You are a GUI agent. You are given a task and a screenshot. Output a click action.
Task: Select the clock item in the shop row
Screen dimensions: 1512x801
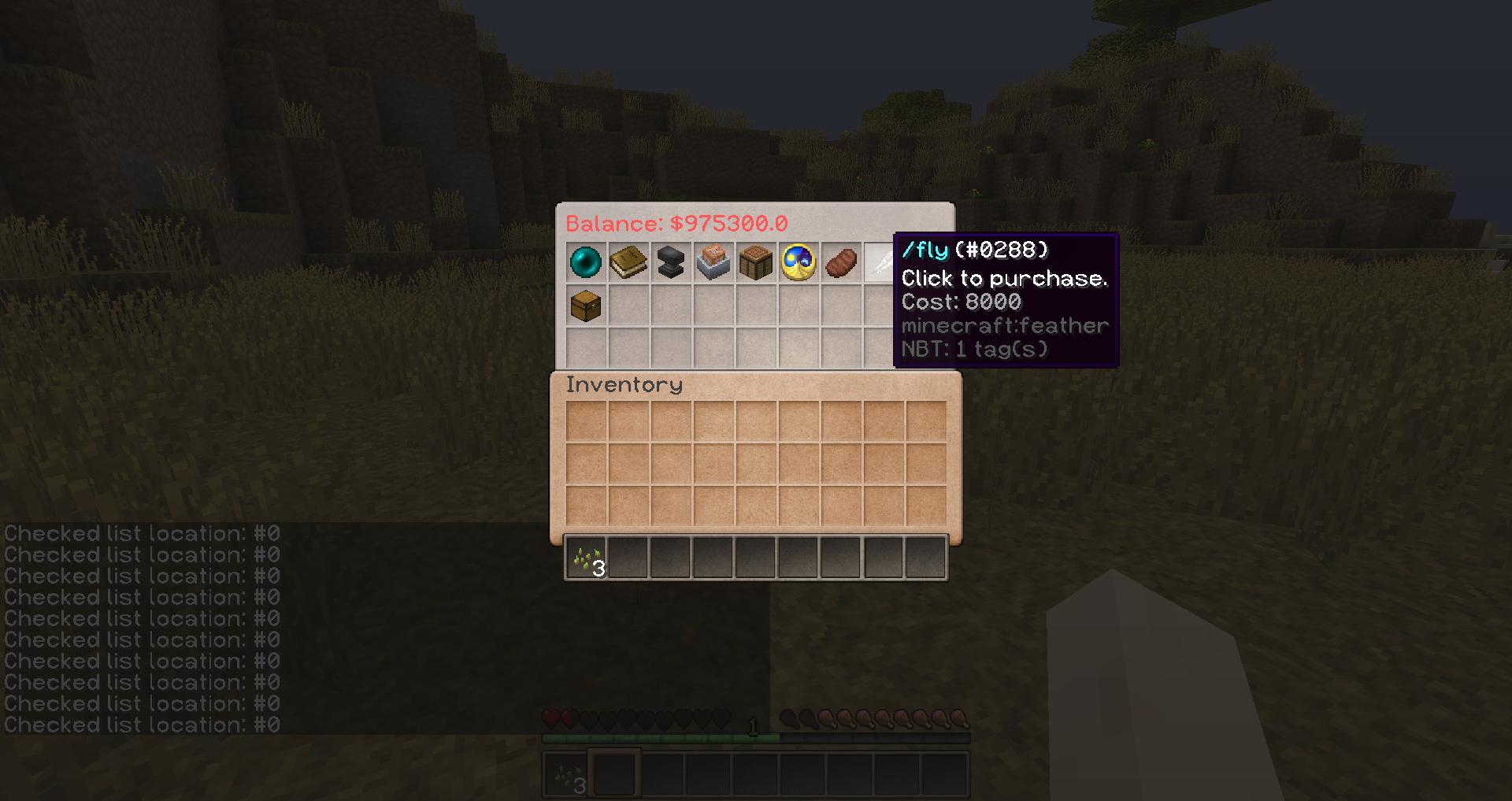pos(798,261)
